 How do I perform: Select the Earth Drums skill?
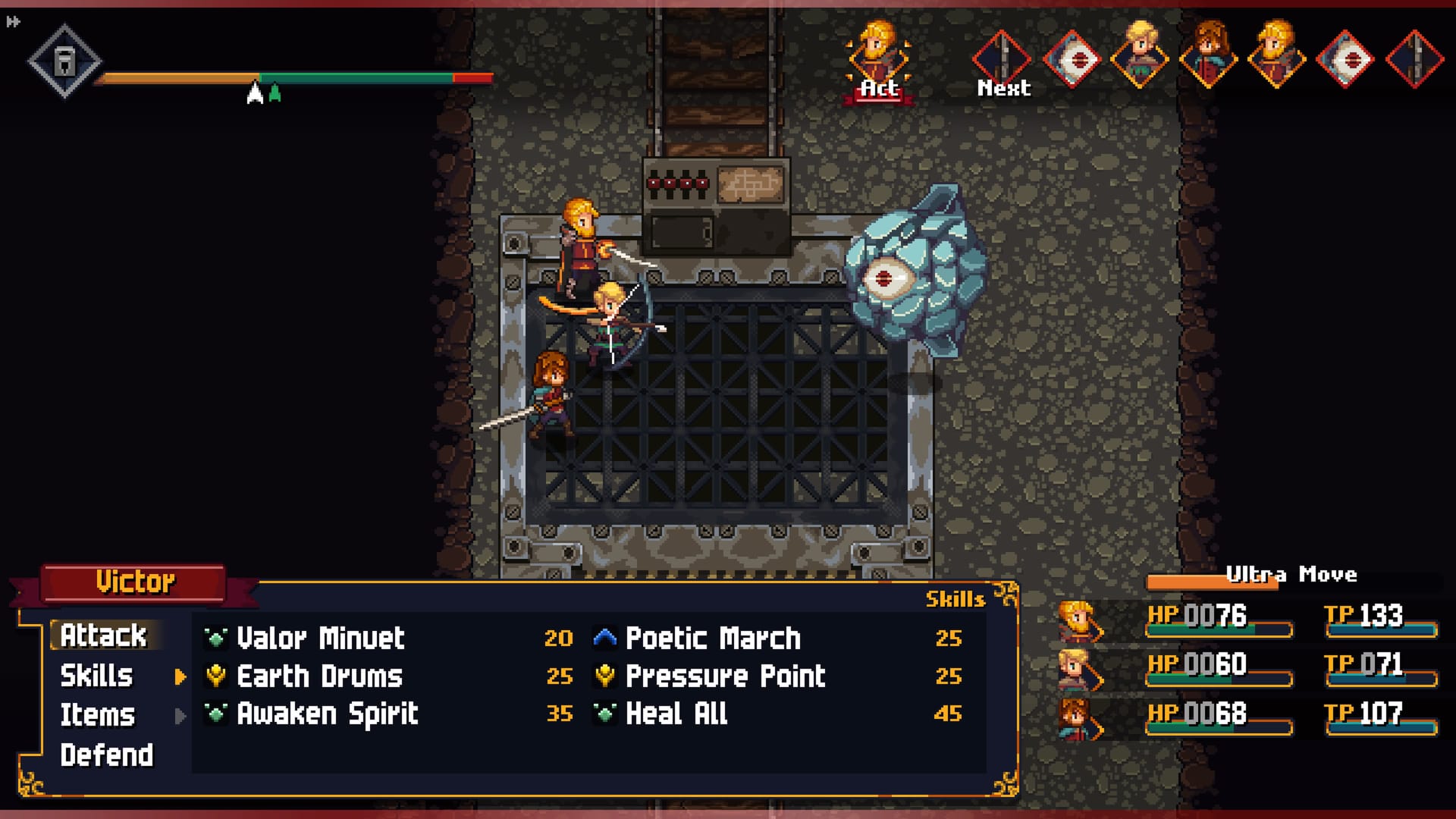tap(319, 676)
